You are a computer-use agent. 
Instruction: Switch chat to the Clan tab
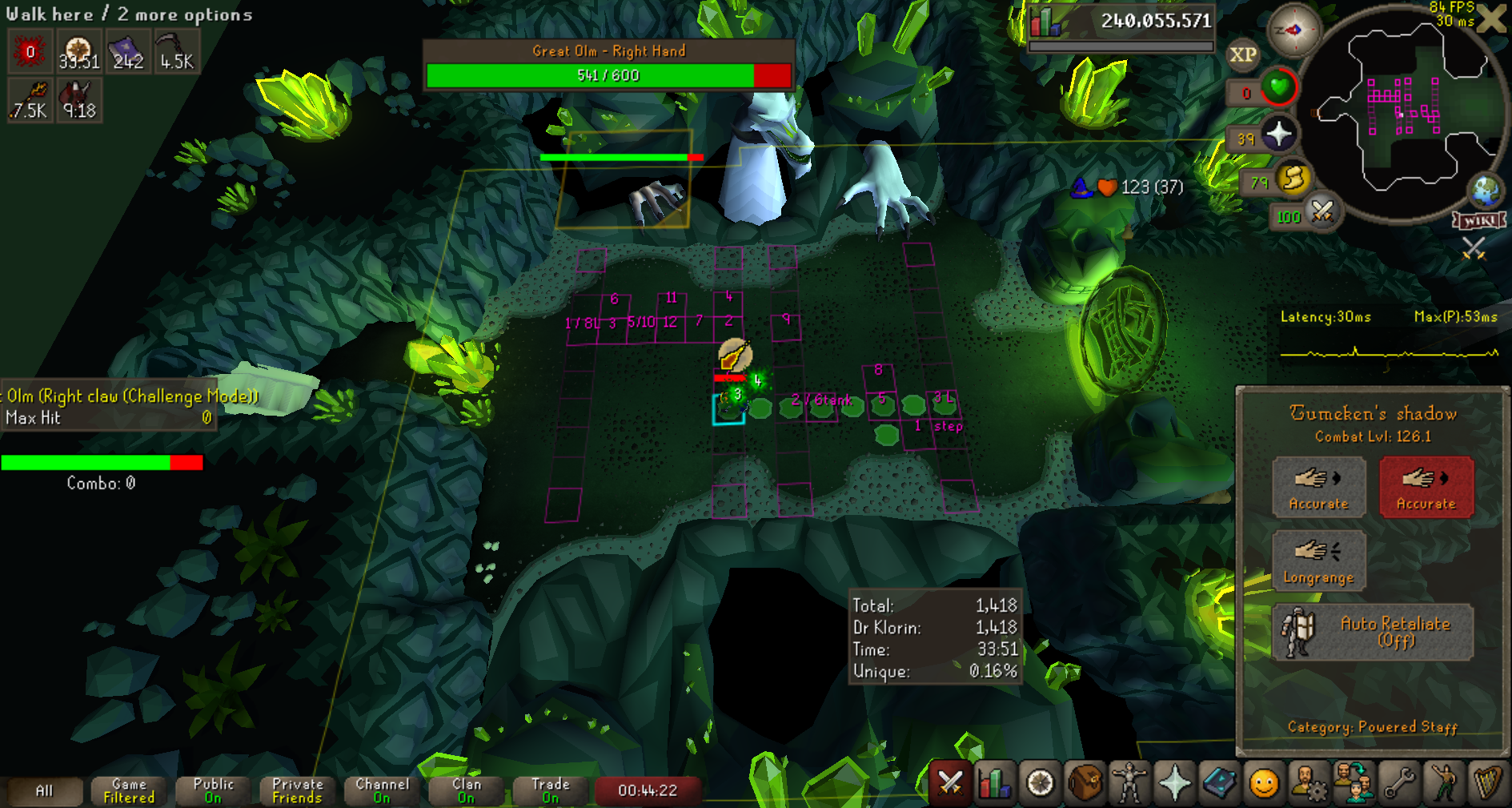pos(467,790)
